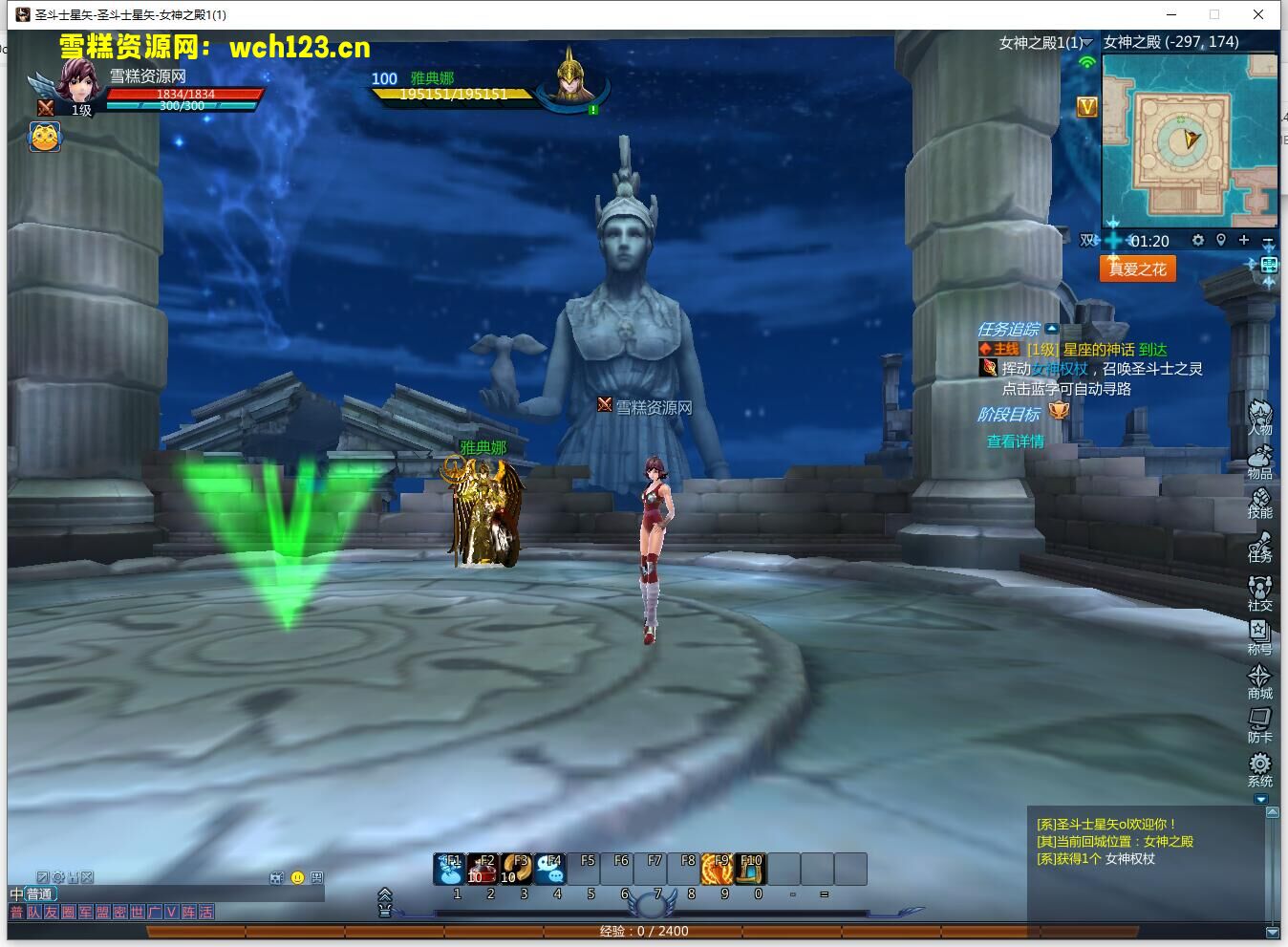Open the 任务 quest log
The height and width of the screenshot is (947, 1288).
1259,548
